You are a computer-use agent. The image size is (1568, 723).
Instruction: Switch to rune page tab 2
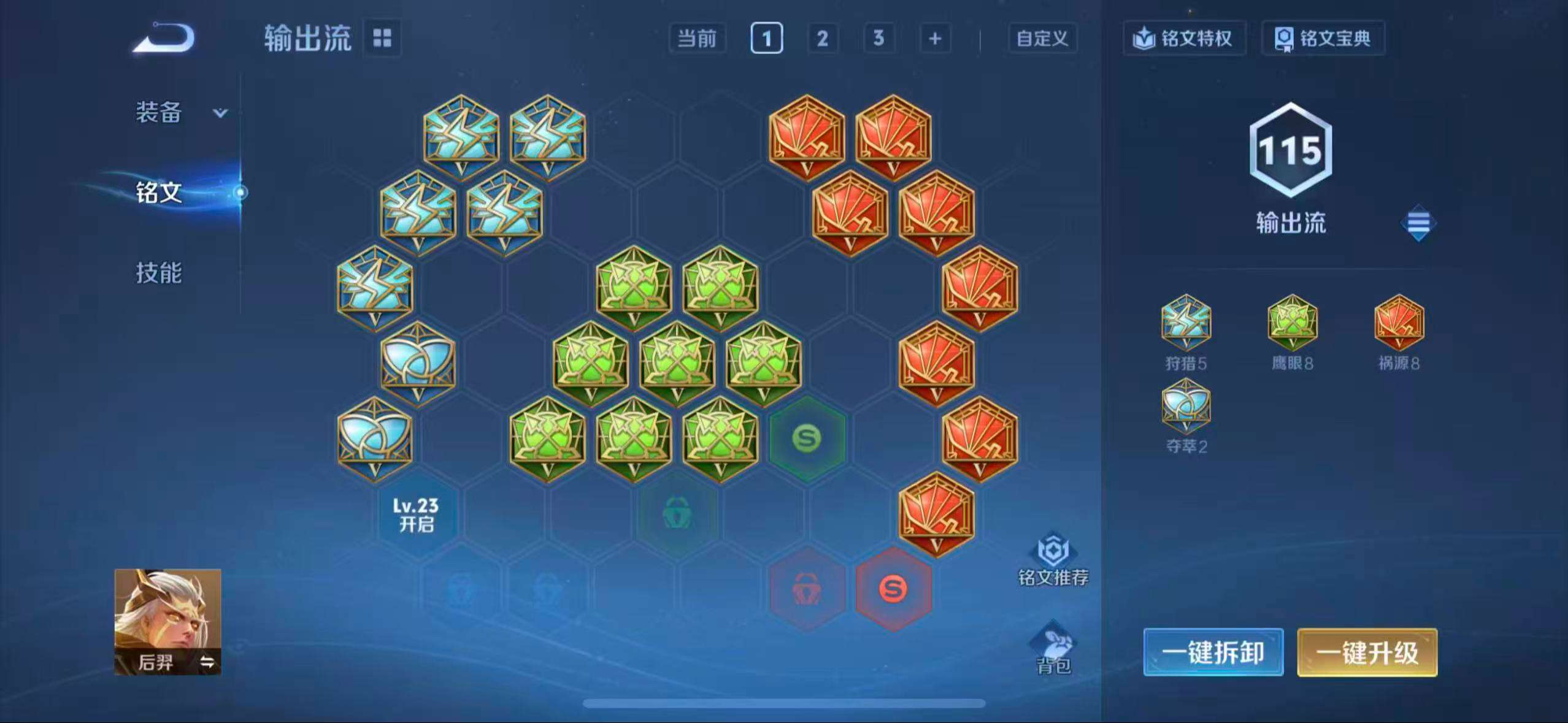click(x=822, y=38)
